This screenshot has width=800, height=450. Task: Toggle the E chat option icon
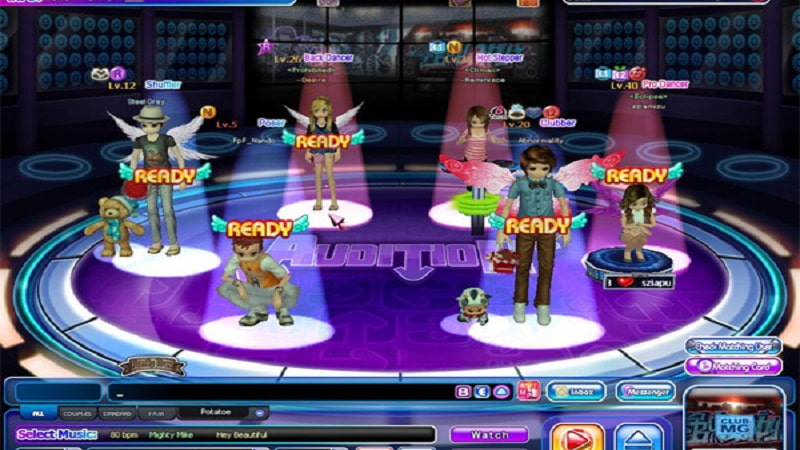[x=481, y=392]
